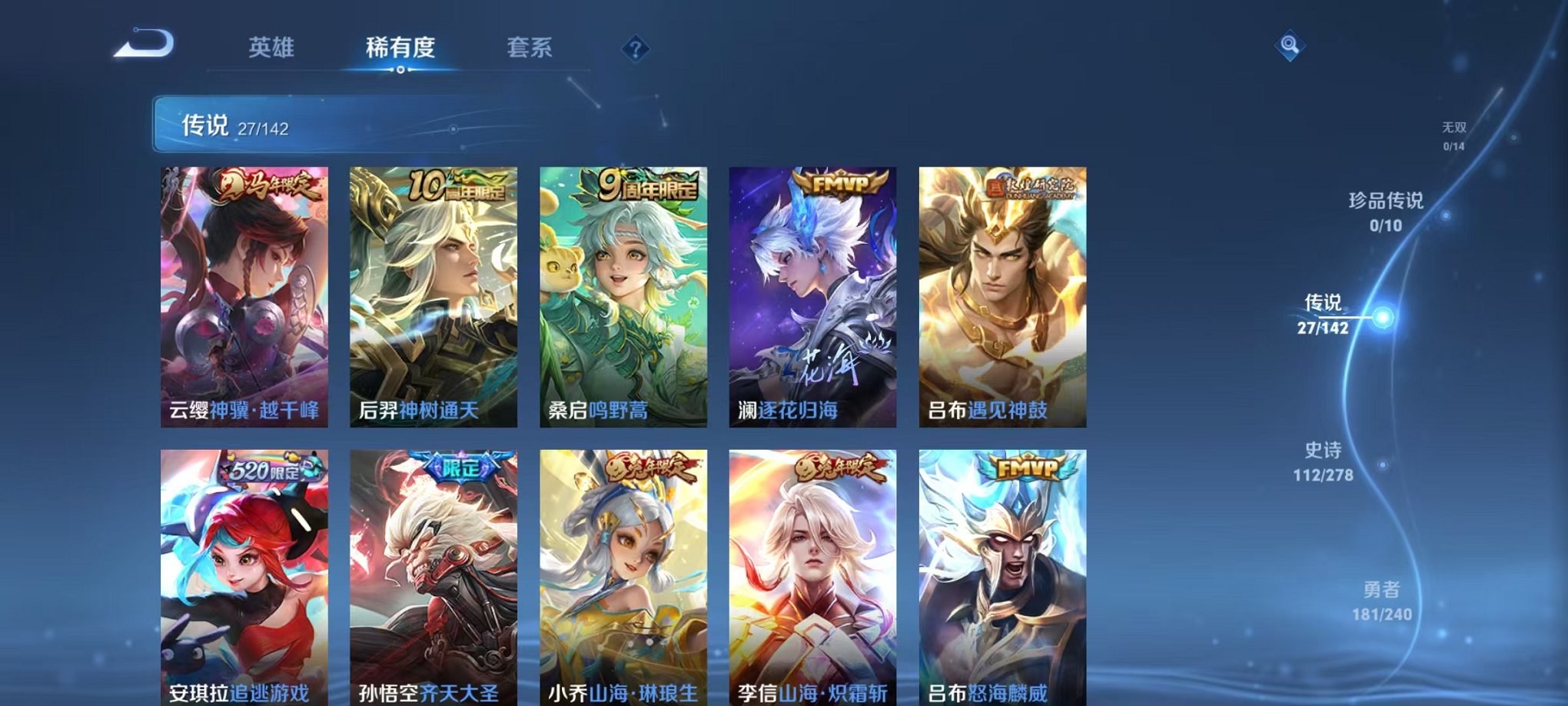Switch to the 英雄 tab
This screenshot has width=1568, height=706.
[272, 46]
